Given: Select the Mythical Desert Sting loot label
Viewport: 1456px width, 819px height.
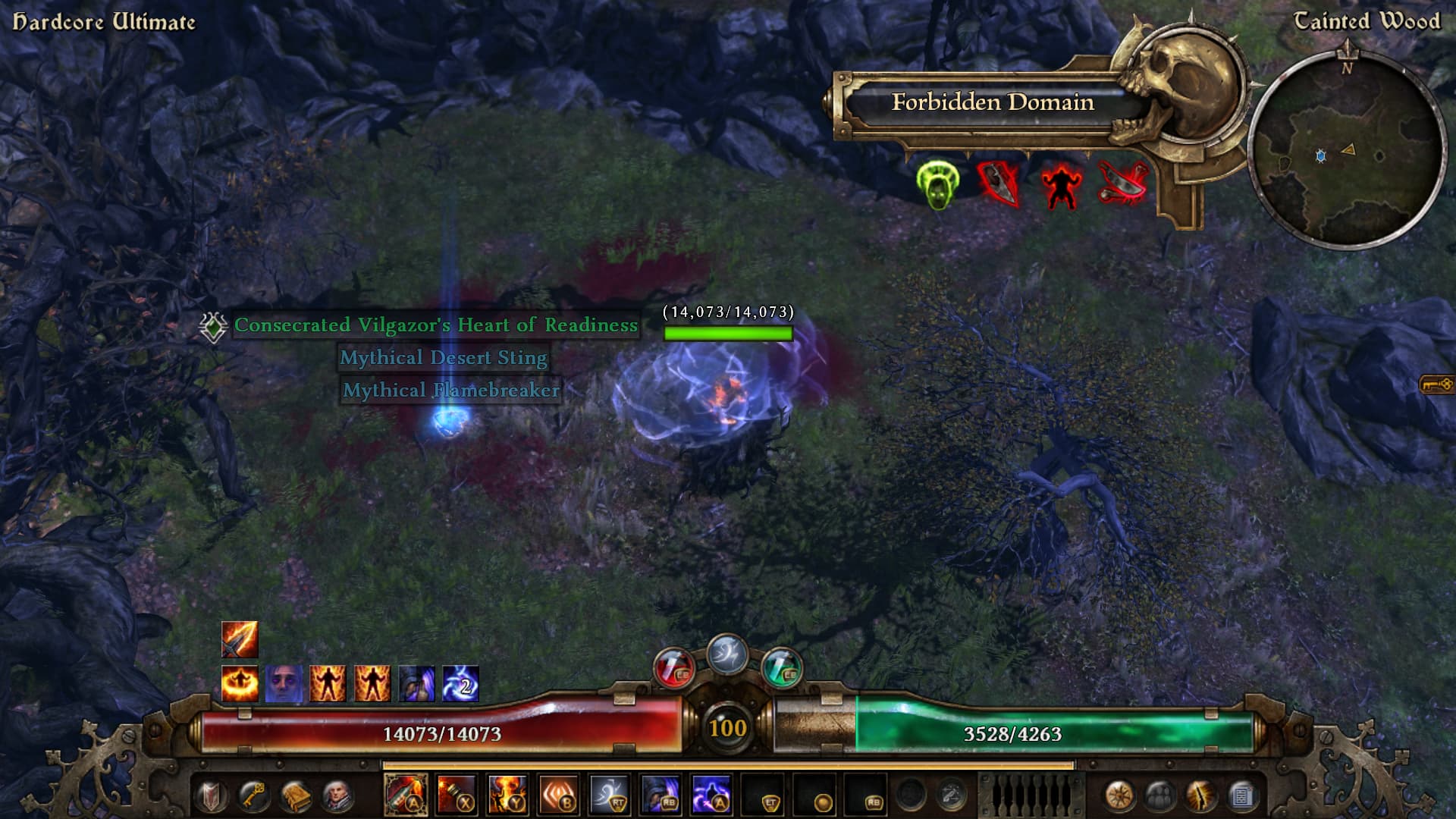Looking at the screenshot, I should (443, 358).
